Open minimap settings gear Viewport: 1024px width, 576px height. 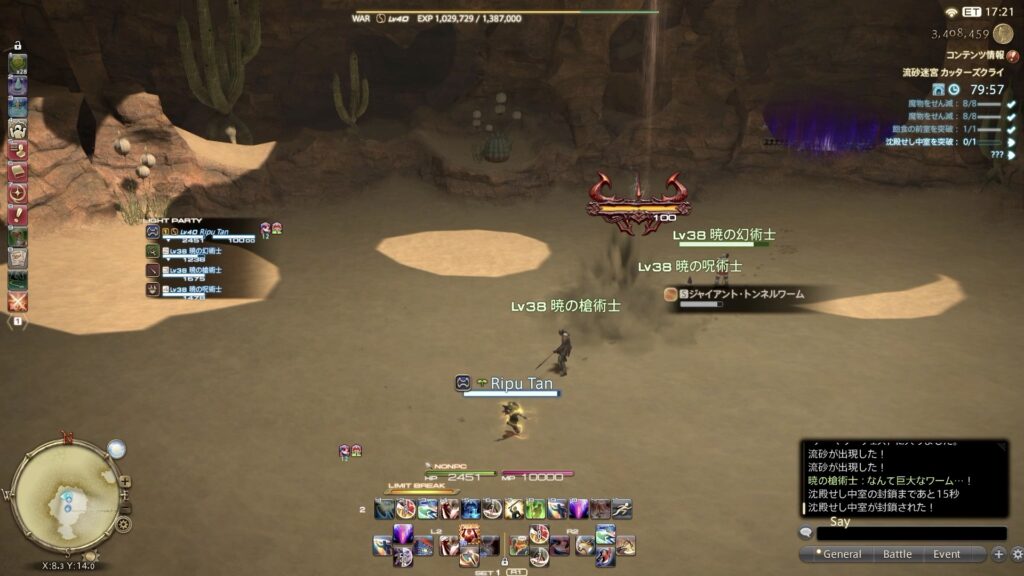(123, 523)
